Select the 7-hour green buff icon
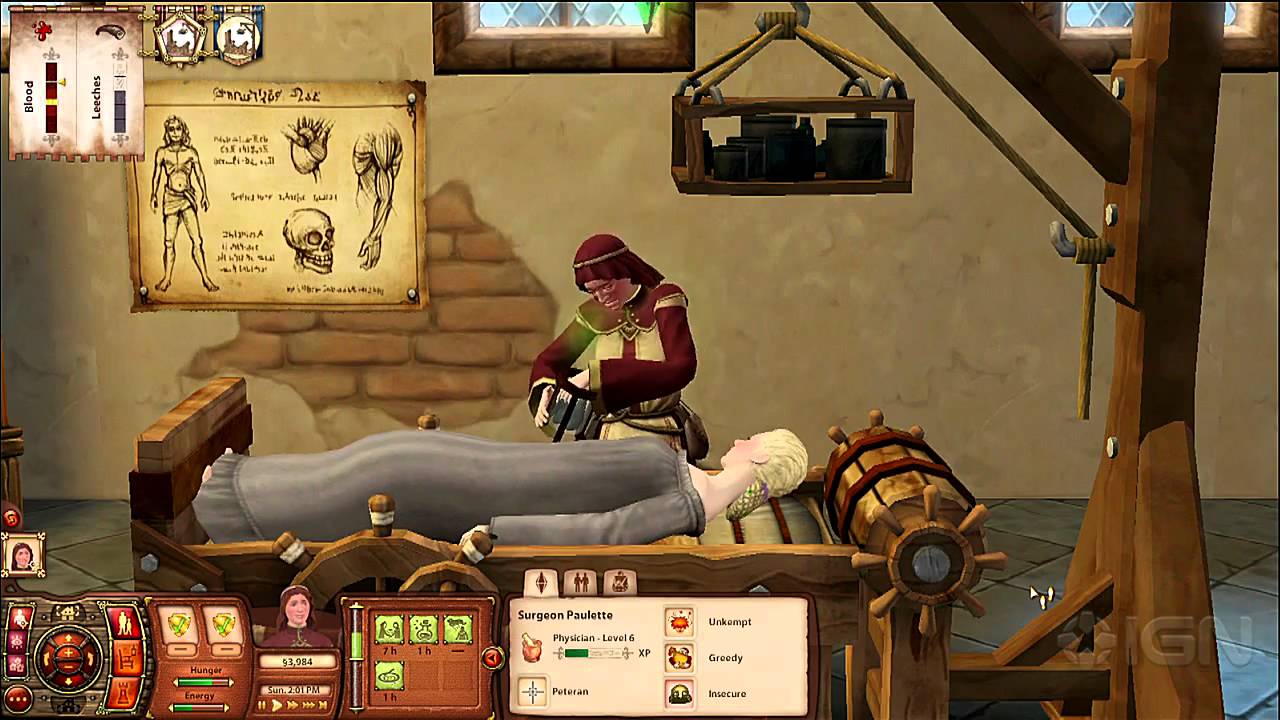Image resolution: width=1280 pixels, height=720 pixels. point(389,629)
